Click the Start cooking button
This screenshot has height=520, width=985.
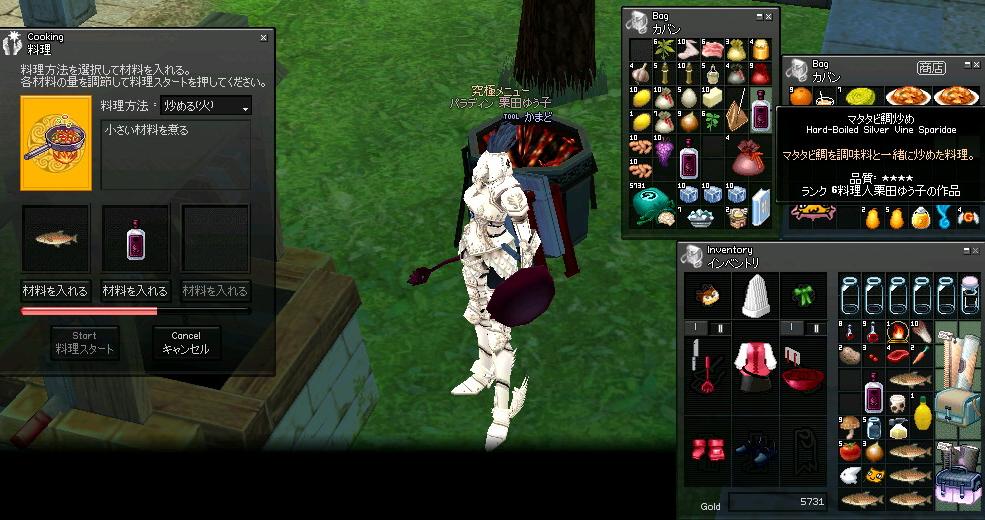(85, 344)
